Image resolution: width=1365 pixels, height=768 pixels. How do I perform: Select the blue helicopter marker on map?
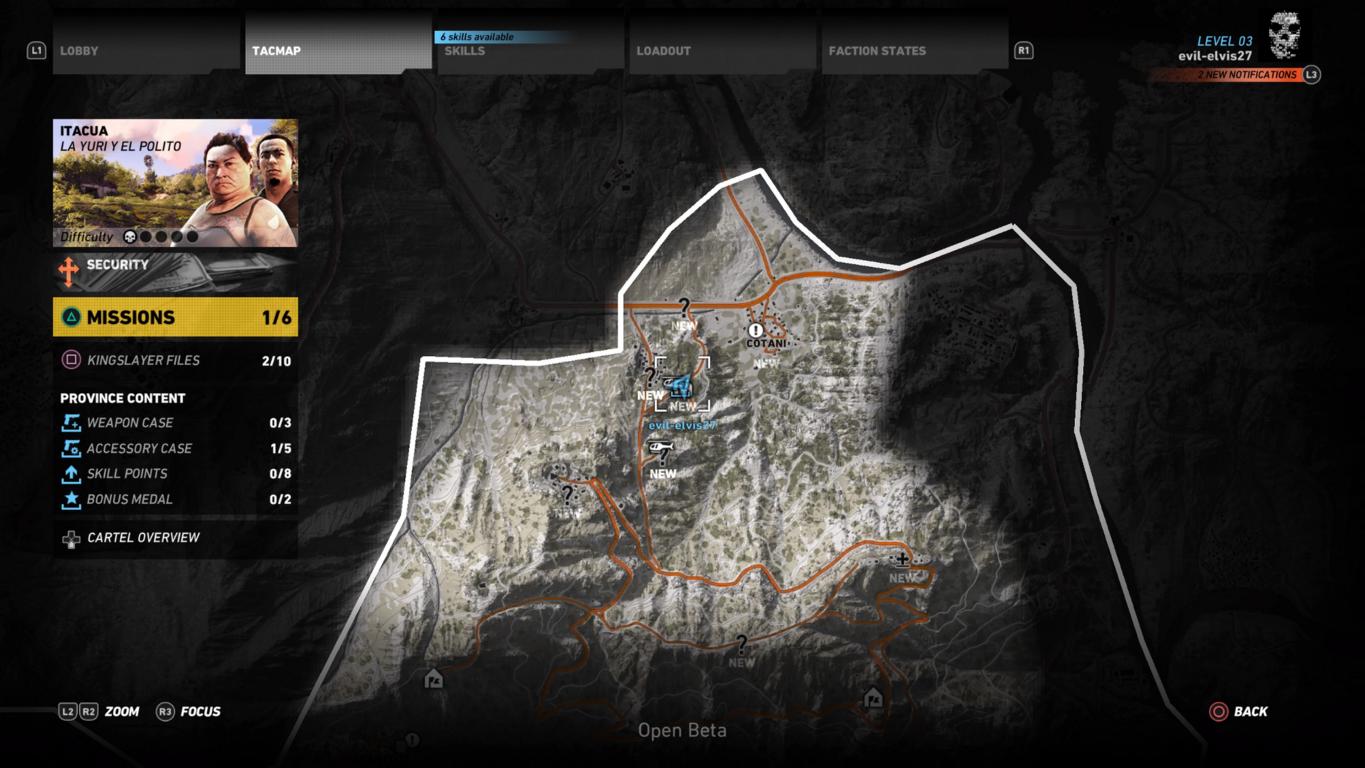coord(682,387)
